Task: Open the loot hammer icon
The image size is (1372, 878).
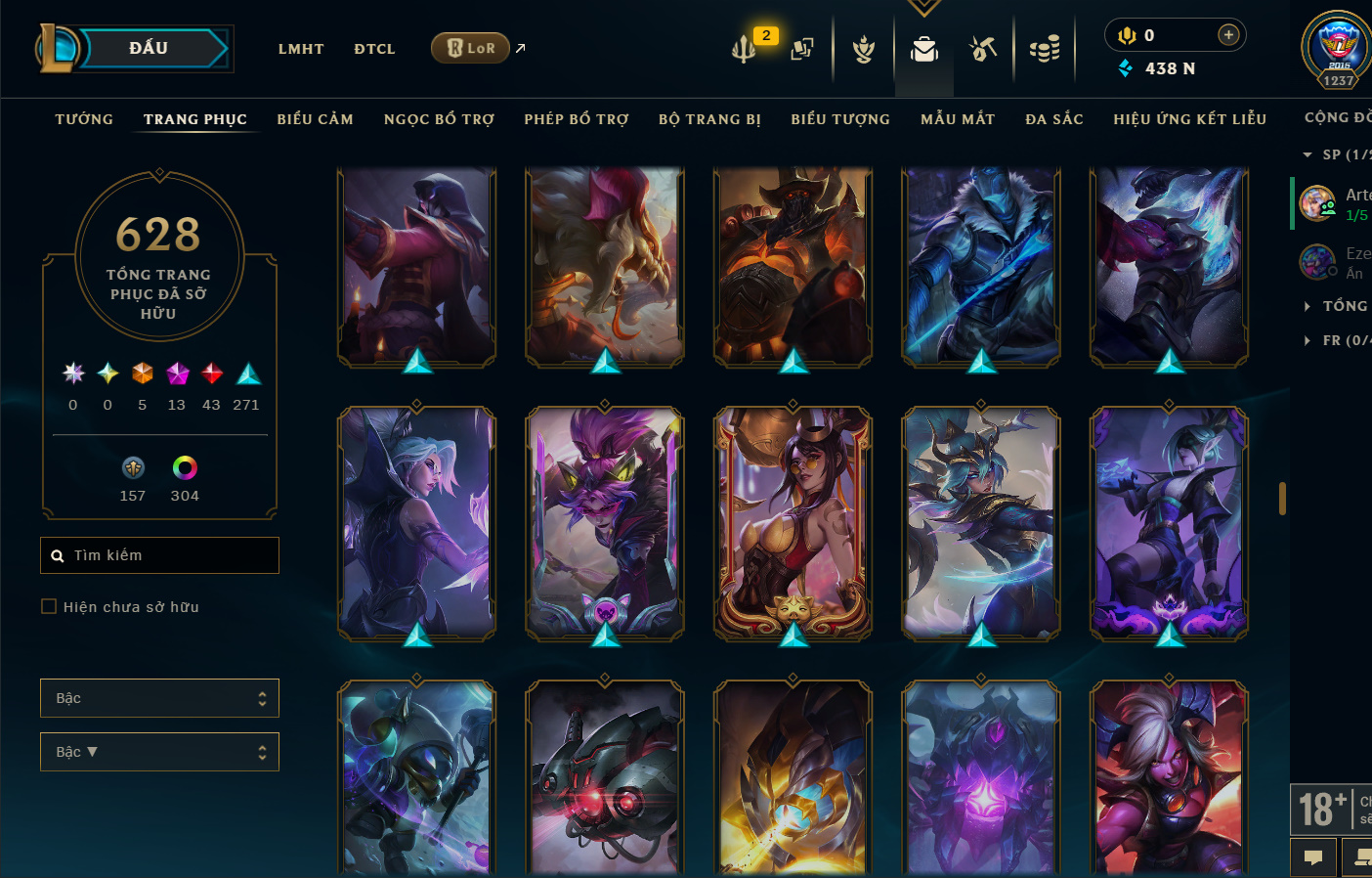Action: point(983,48)
